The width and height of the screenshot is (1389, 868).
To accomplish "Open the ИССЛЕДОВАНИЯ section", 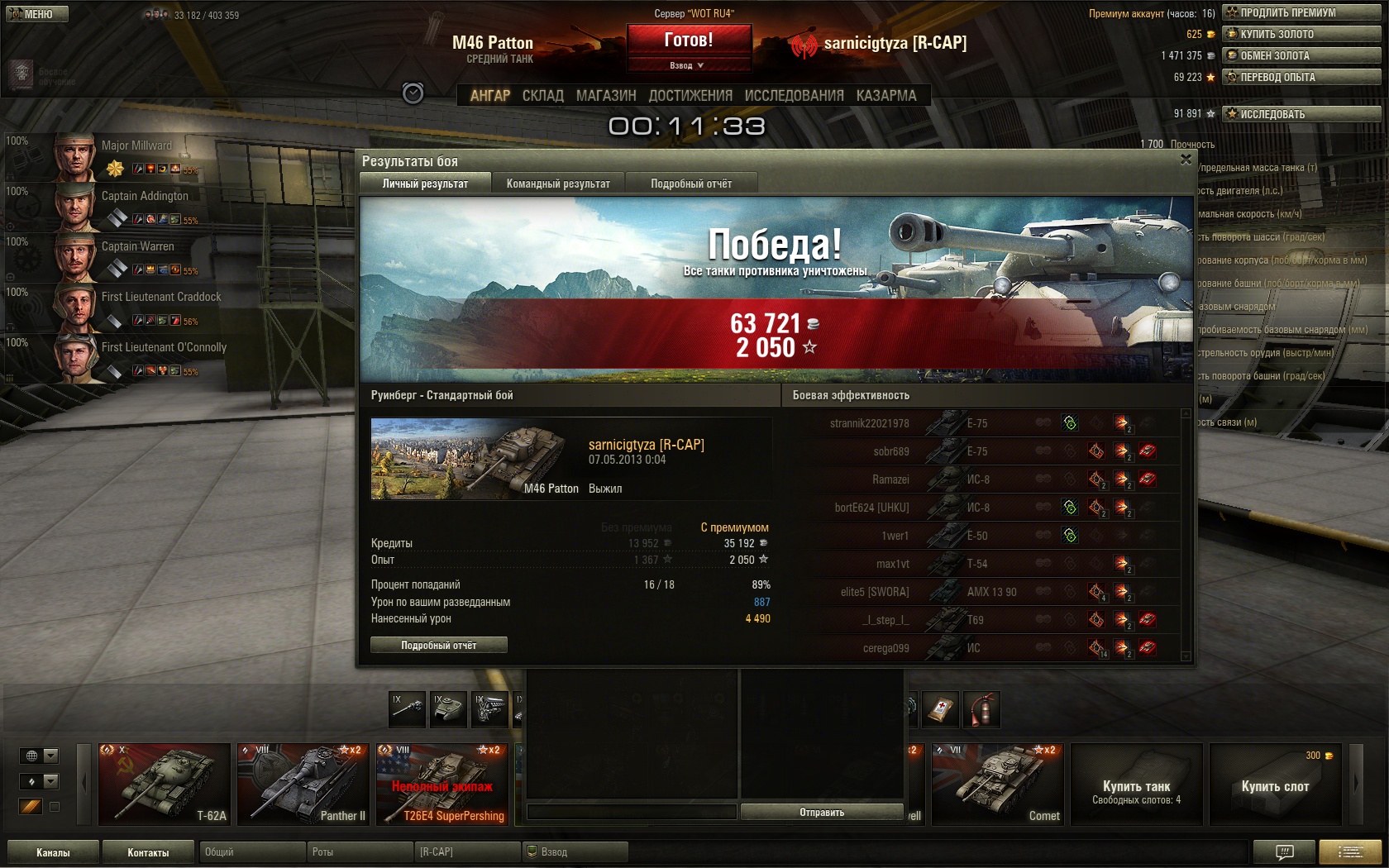I will pos(794,96).
